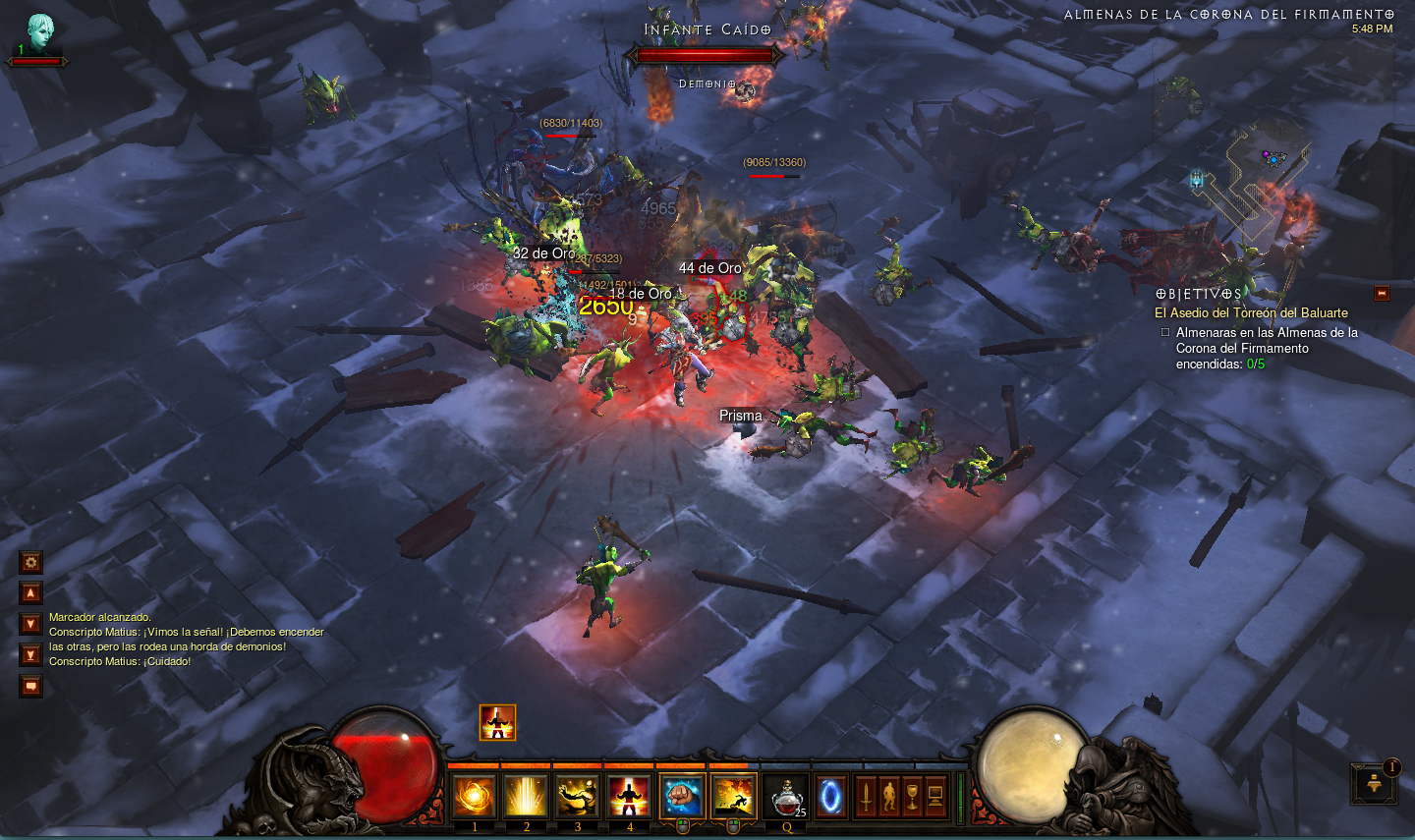Open the game menu computer button

(935, 796)
